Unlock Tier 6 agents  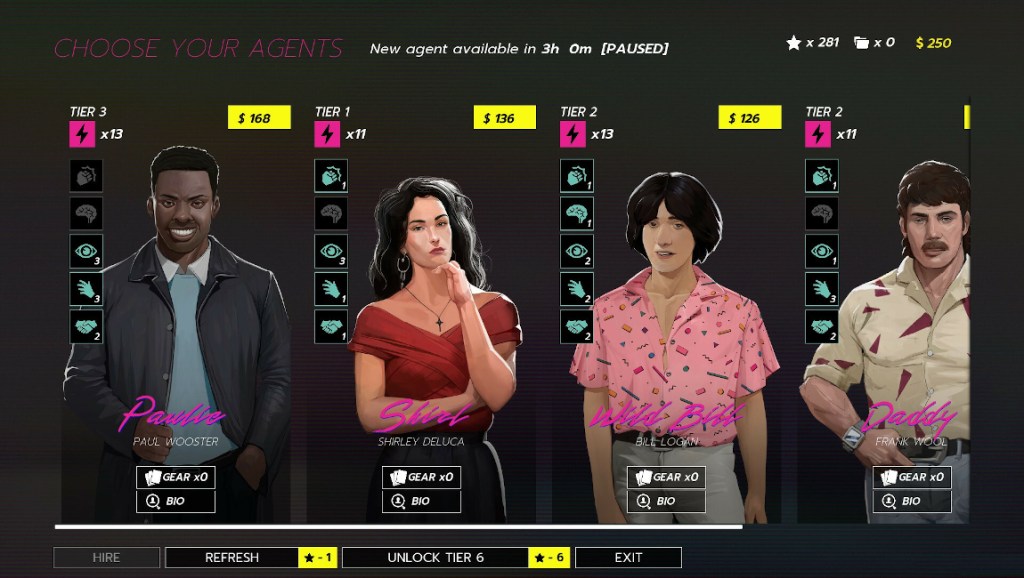point(435,558)
